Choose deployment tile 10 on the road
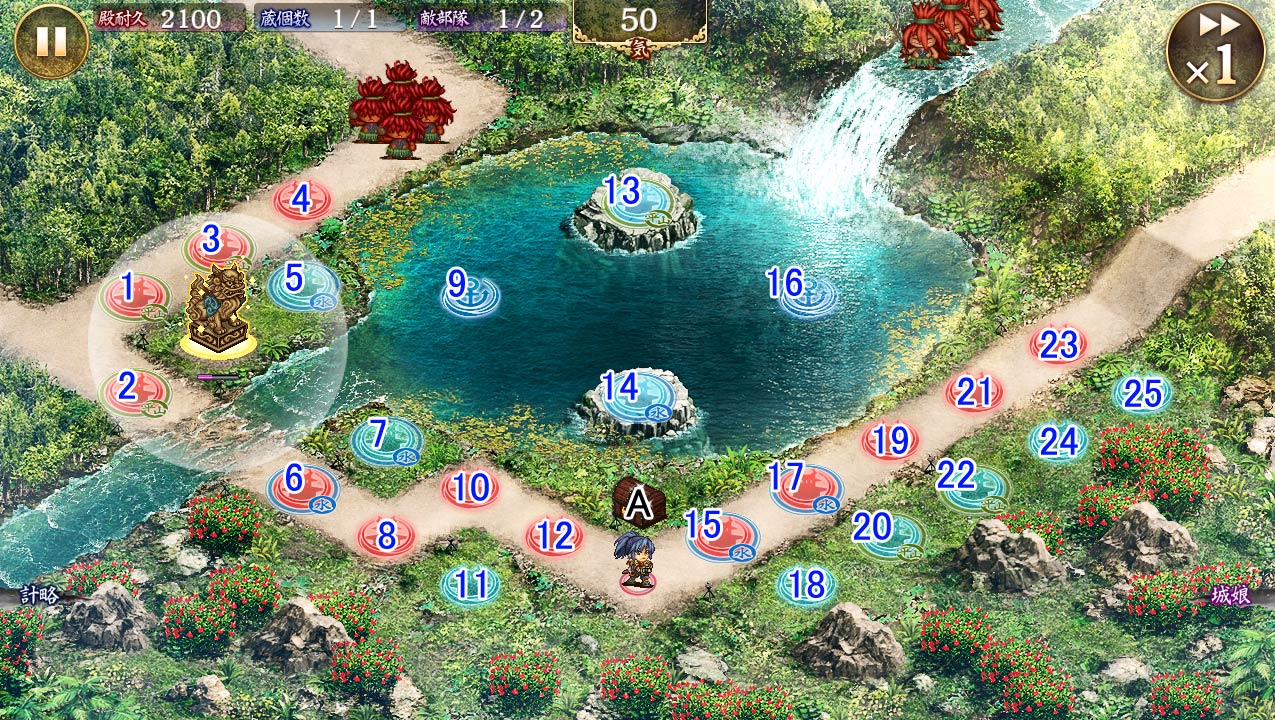This screenshot has height=720, width=1275. [x=470, y=489]
